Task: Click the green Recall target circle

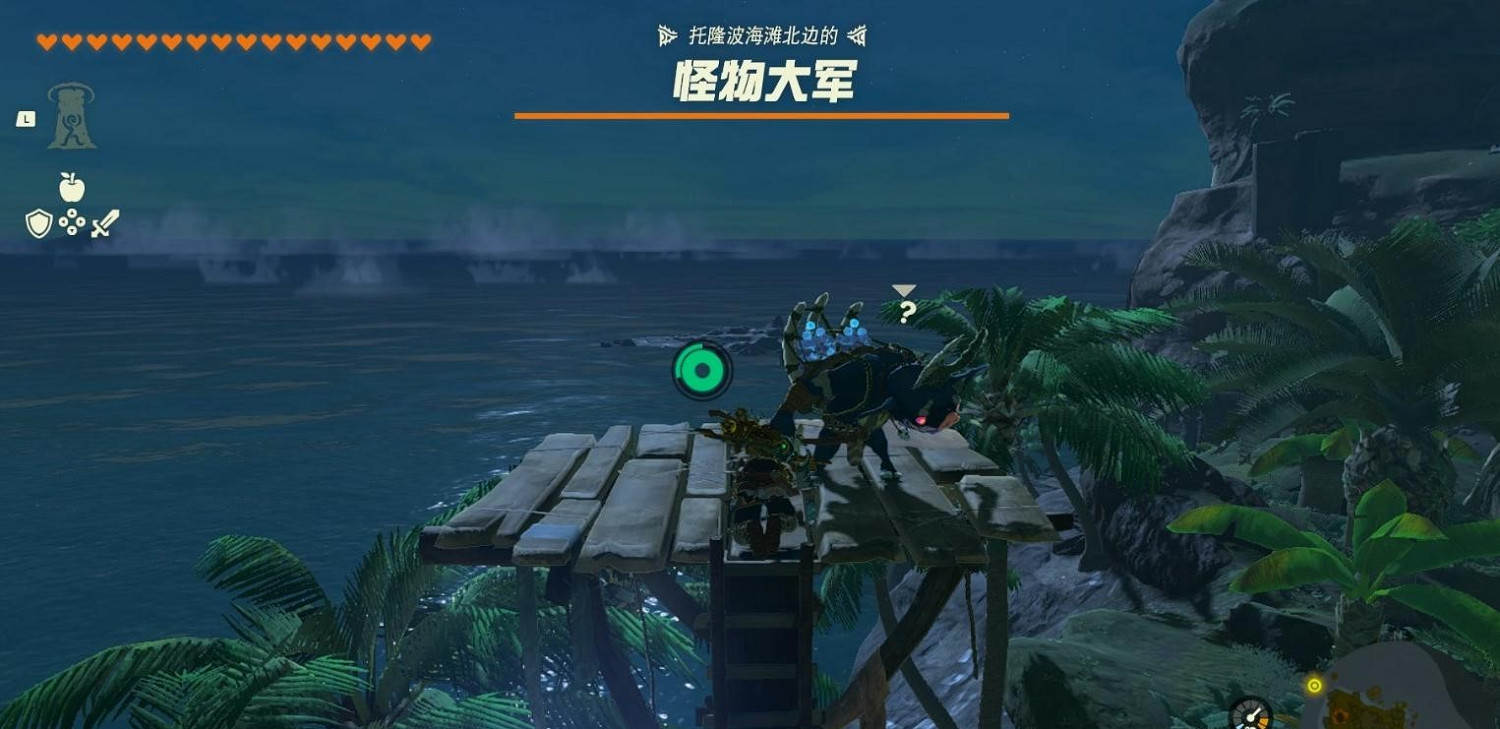Action: (702, 369)
